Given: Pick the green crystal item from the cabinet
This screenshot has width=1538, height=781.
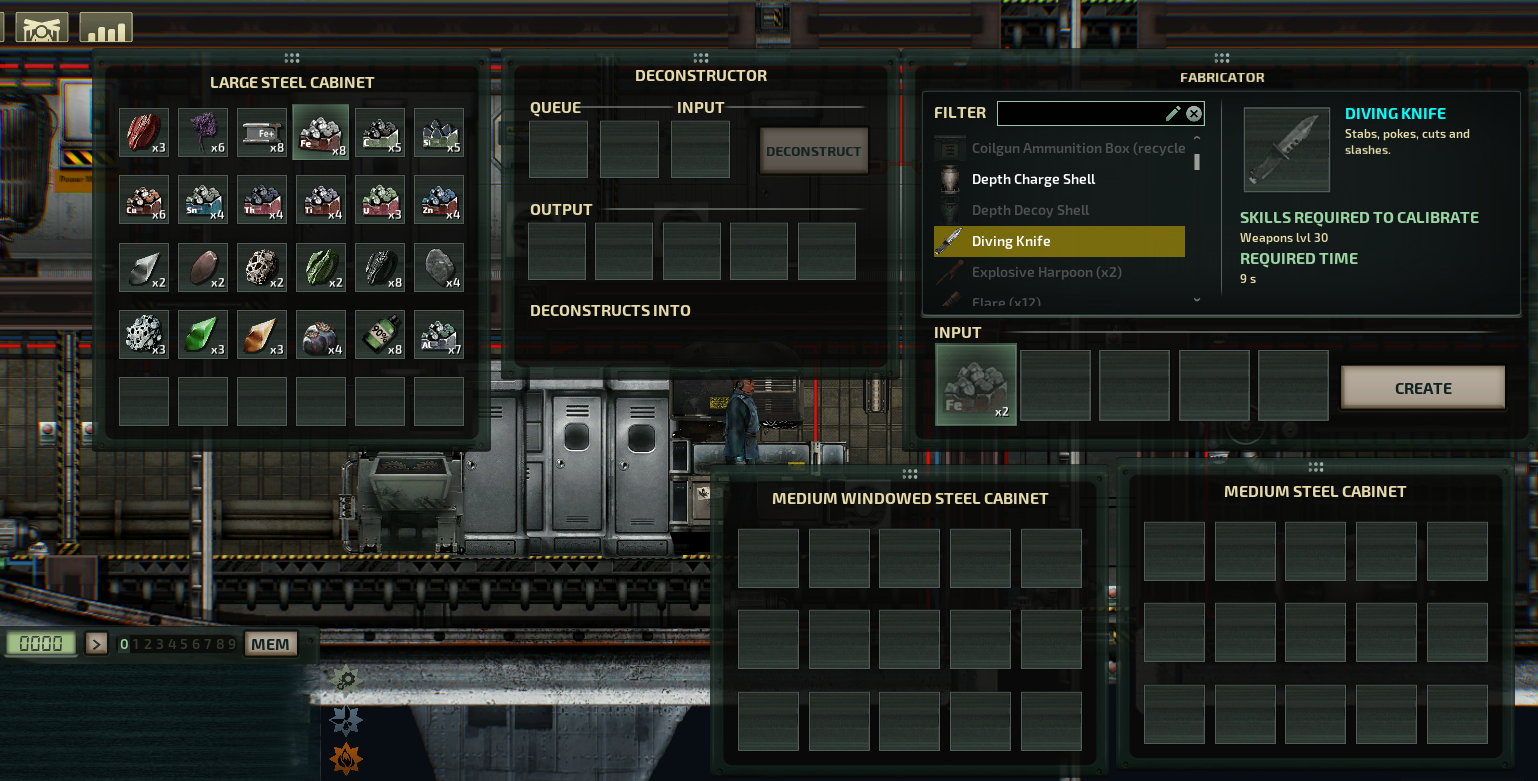Looking at the screenshot, I should click(203, 335).
